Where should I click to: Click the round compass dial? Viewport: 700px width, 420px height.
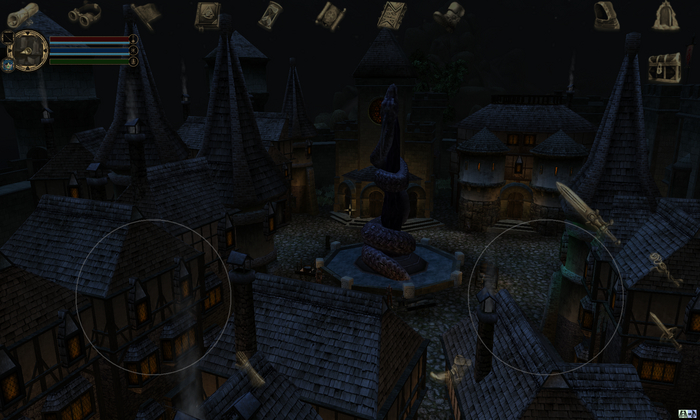[29, 47]
